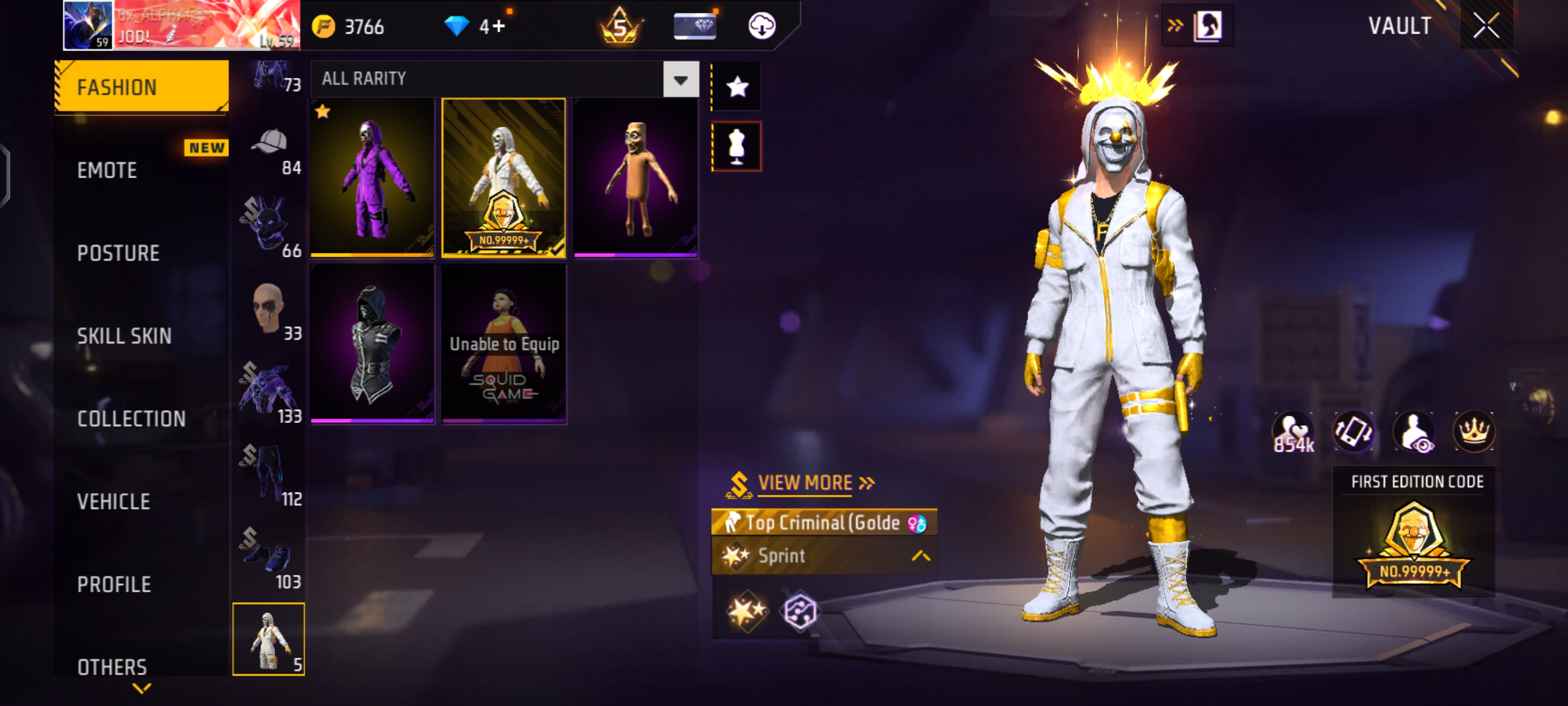Collapse the Sprint effect panel
The height and width of the screenshot is (706, 1568).
click(920, 555)
